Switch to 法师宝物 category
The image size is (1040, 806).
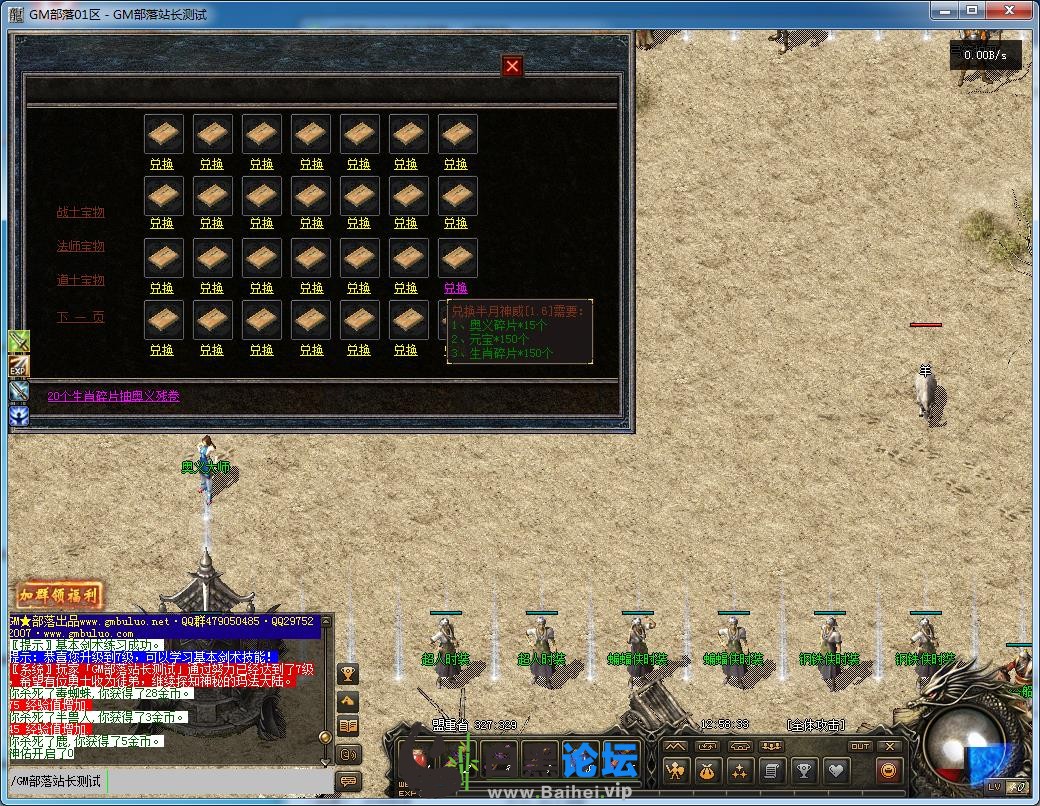[80, 246]
